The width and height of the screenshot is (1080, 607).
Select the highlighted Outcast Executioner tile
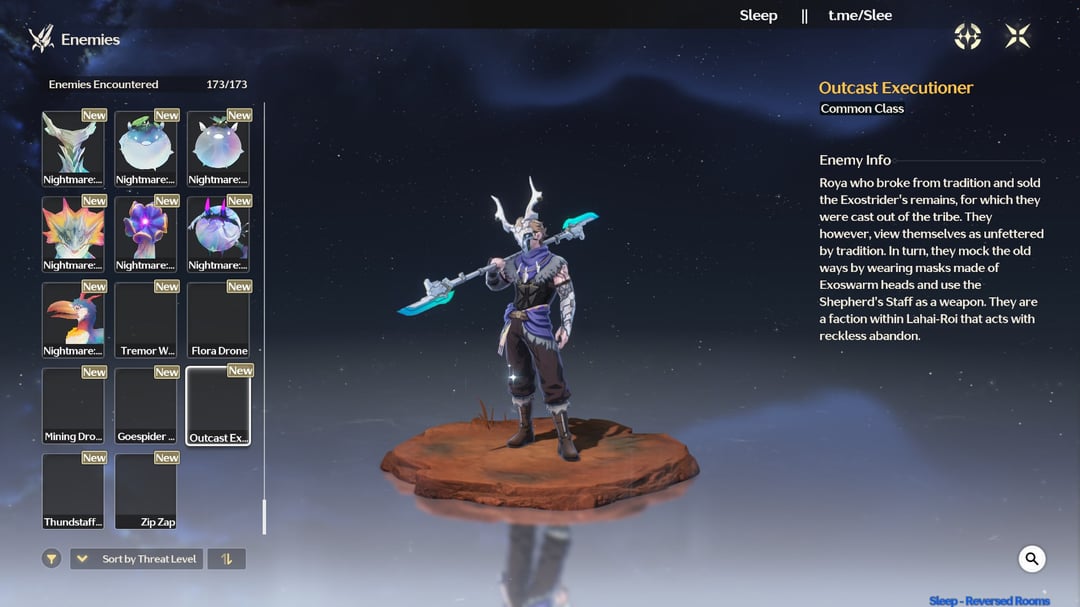pyautogui.click(x=218, y=406)
